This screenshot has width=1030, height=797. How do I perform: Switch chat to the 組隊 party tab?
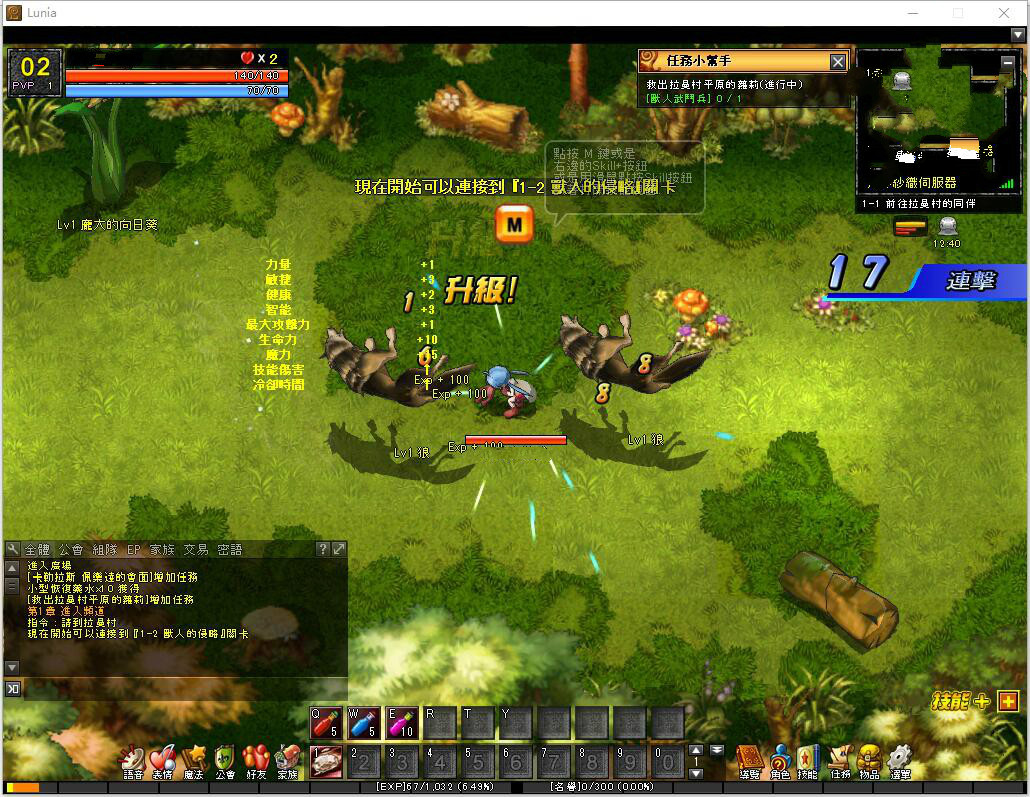point(104,550)
